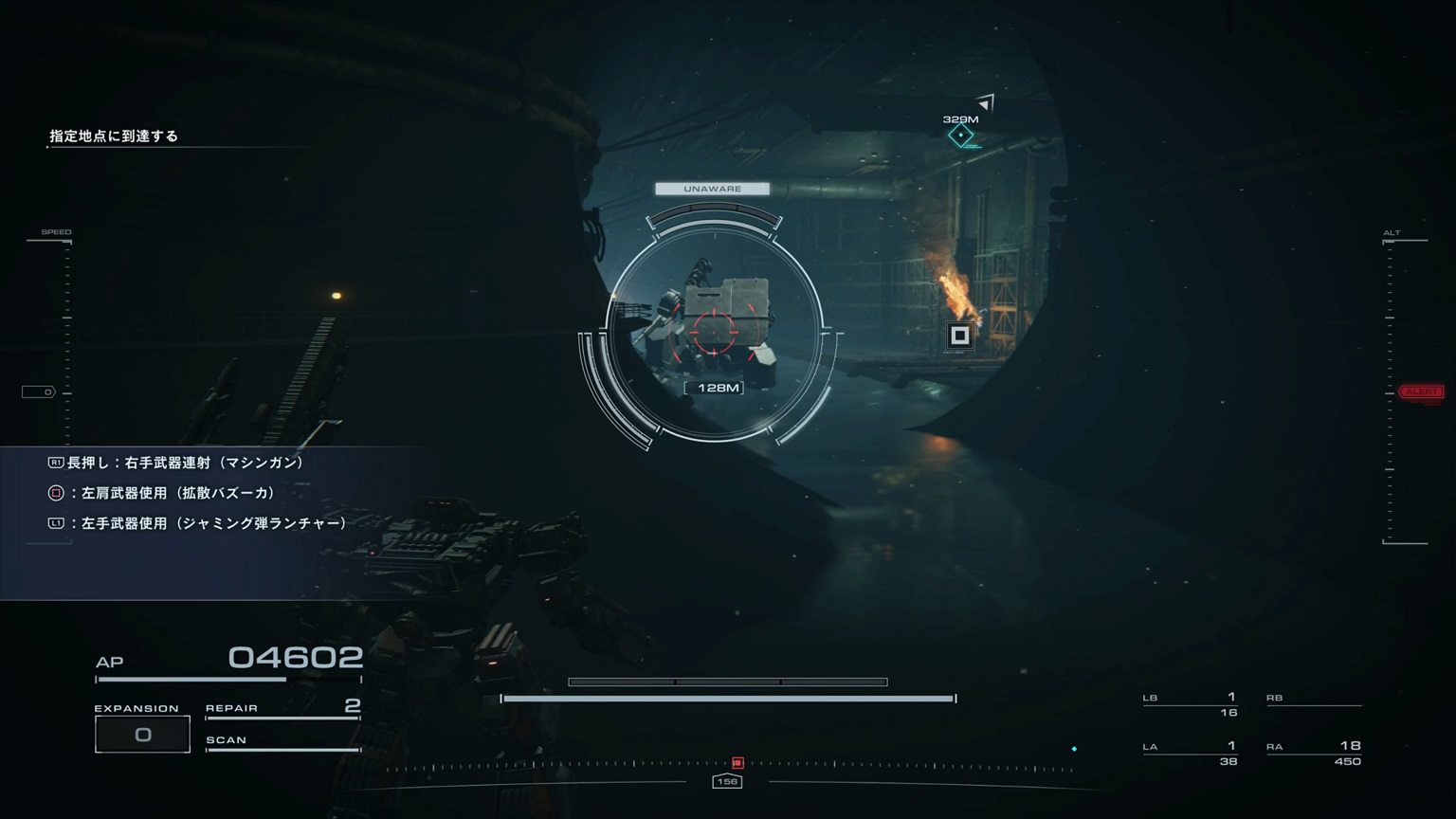Viewport: 1456px width, 819px height.
Task: Click the red ALERT indicator
Action: click(x=1421, y=391)
